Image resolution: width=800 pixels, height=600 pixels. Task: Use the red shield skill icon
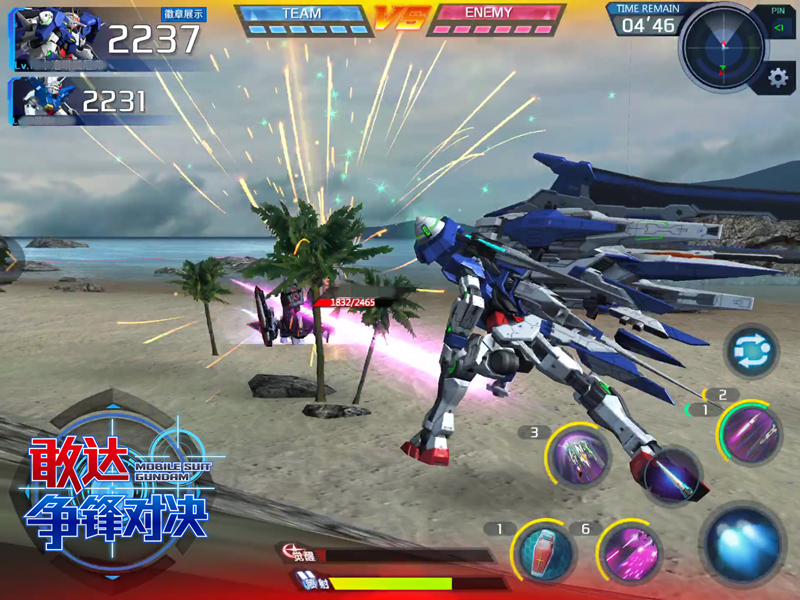[544, 551]
